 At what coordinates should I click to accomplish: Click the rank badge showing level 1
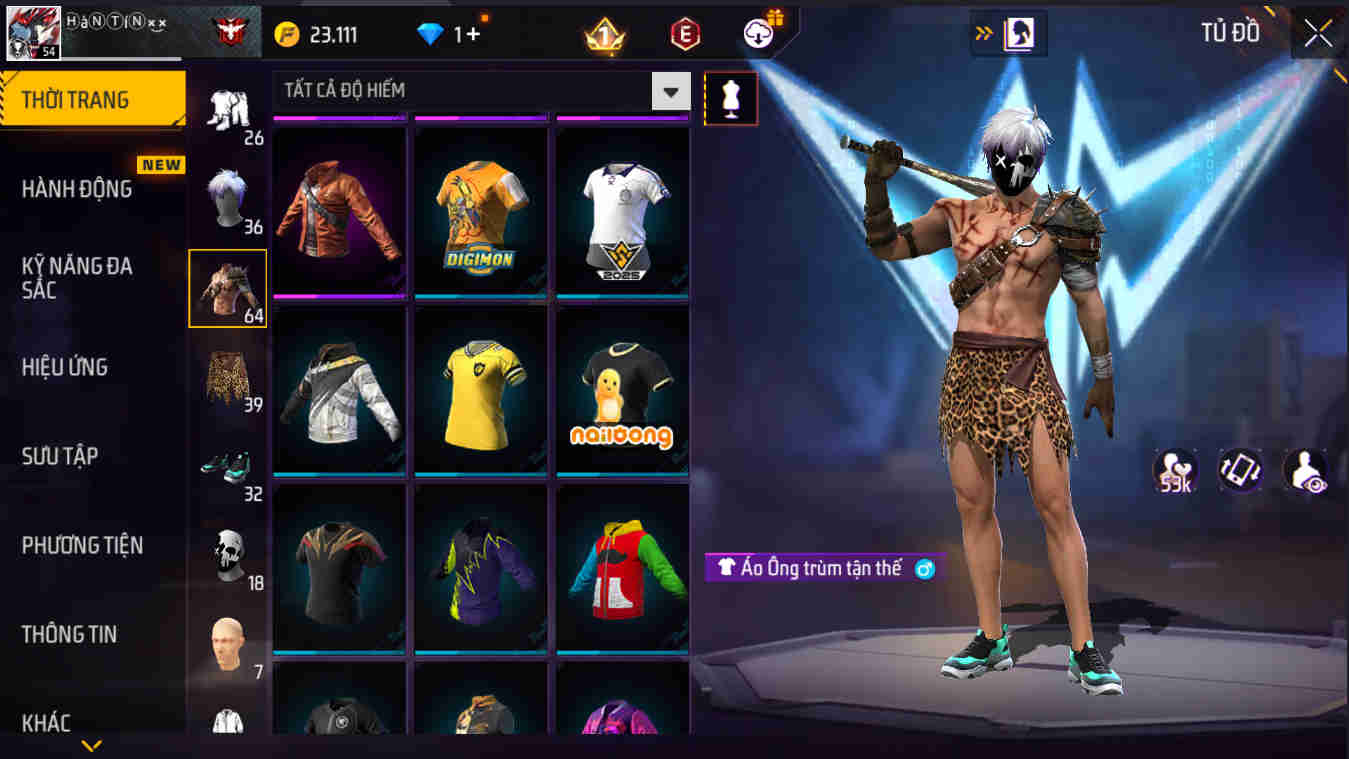pyautogui.click(x=602, y=33)
